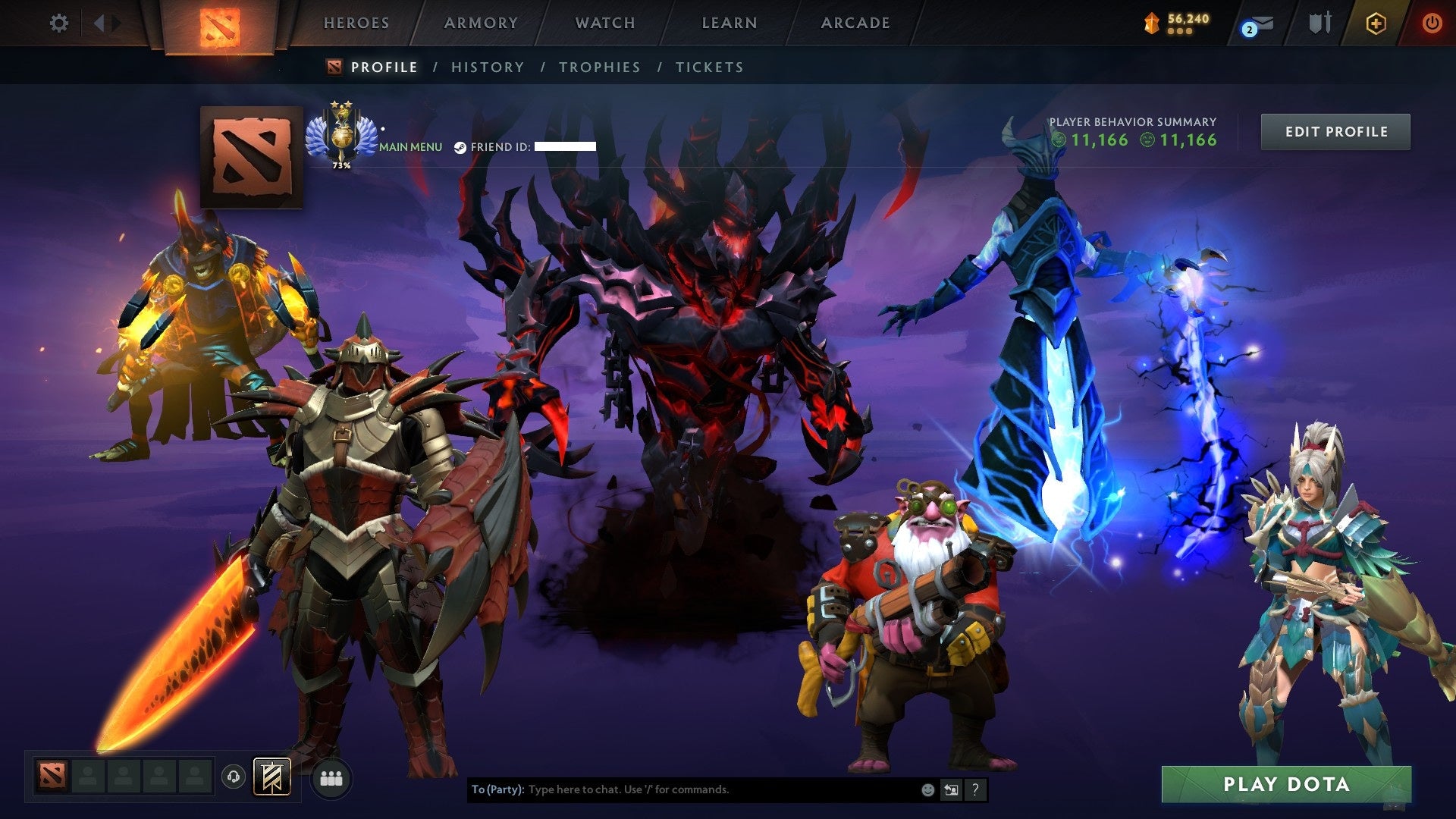
Task: Click the chat help question mark icon
Action: (974, 789)
